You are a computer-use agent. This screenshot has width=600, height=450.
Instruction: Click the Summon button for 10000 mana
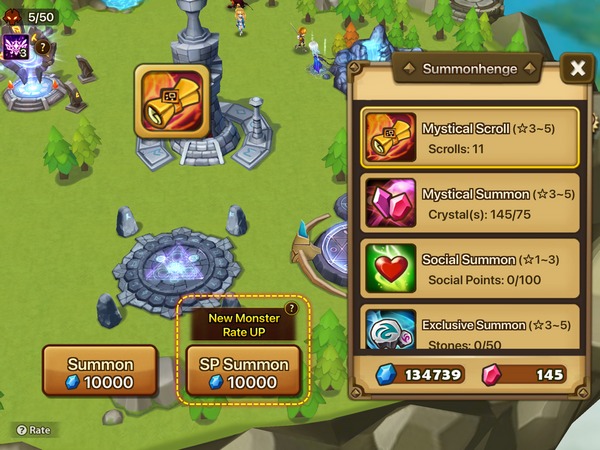point(99,372)
